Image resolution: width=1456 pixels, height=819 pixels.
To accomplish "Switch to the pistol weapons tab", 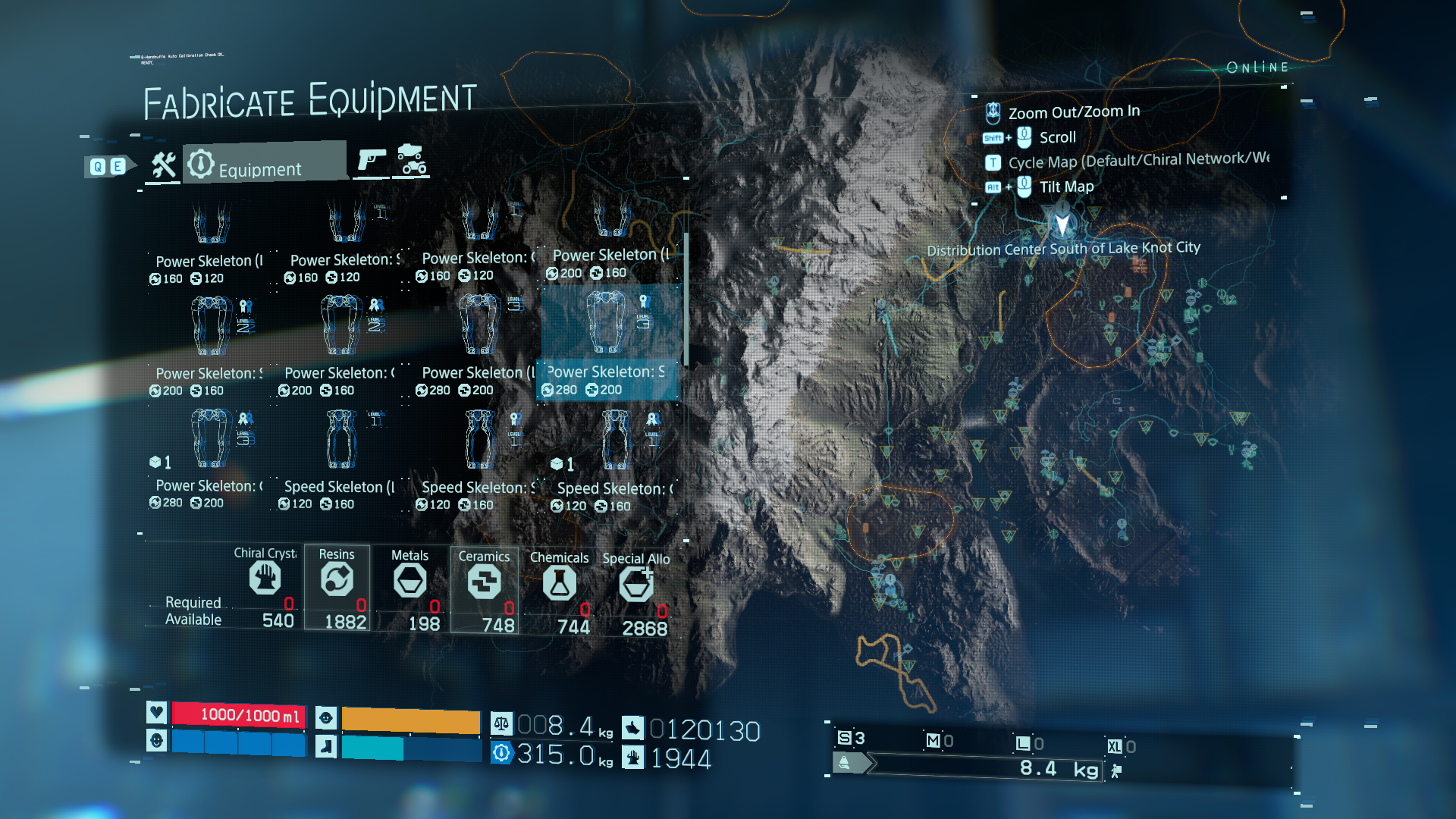I will point(372,160).
